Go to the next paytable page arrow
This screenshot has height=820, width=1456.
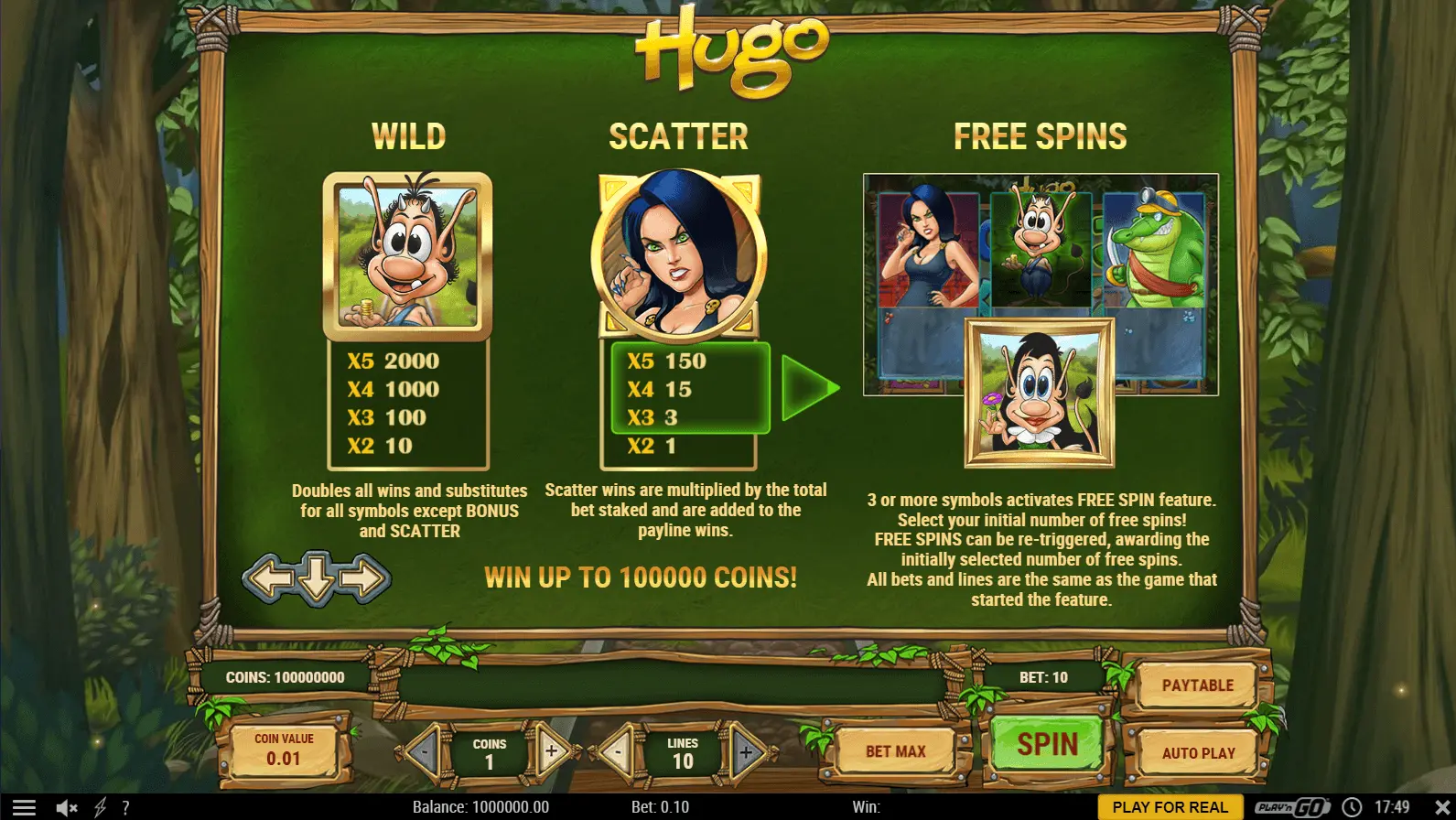[366, 578]
